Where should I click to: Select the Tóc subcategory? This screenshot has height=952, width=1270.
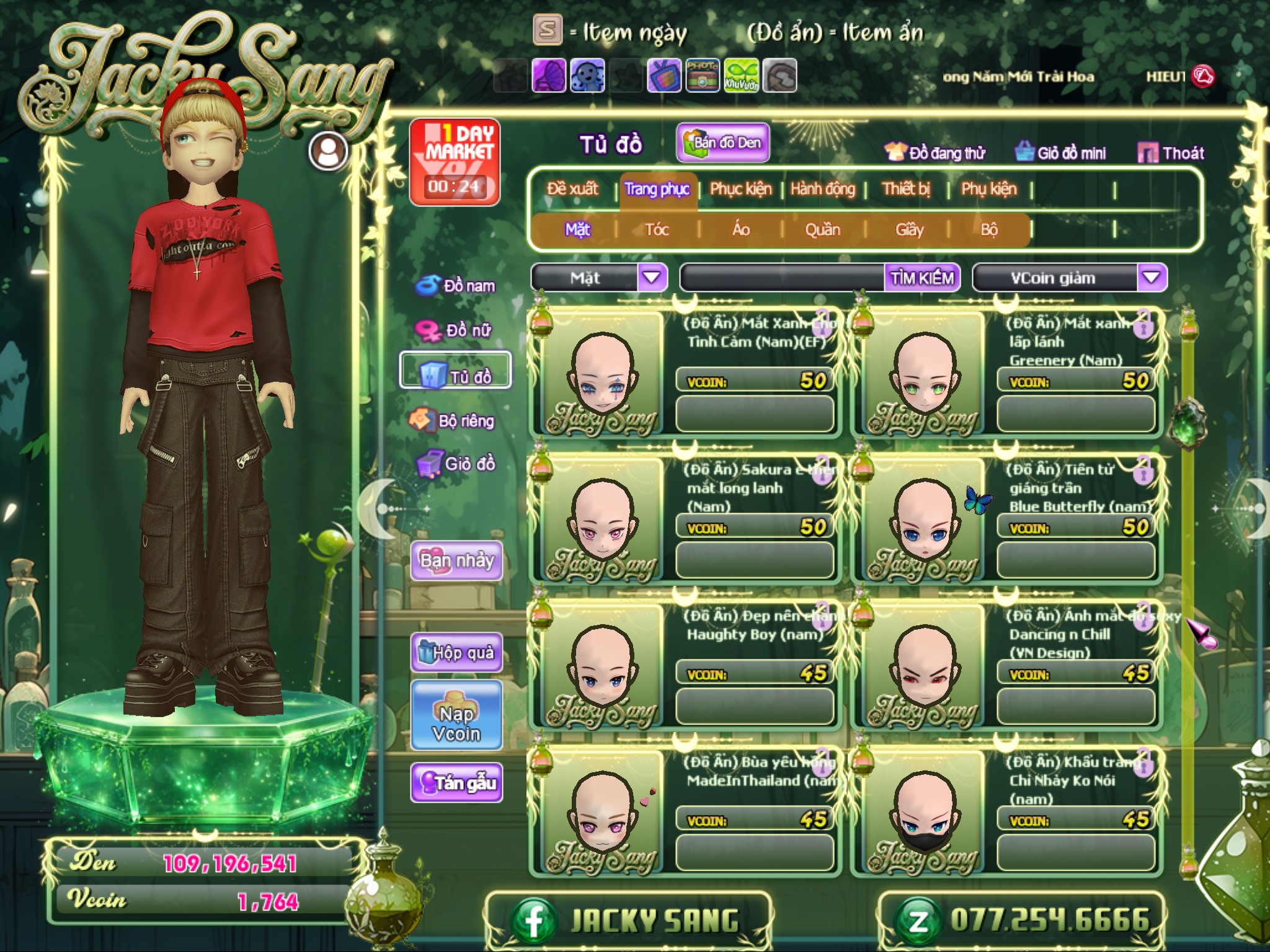coord(657,230)
